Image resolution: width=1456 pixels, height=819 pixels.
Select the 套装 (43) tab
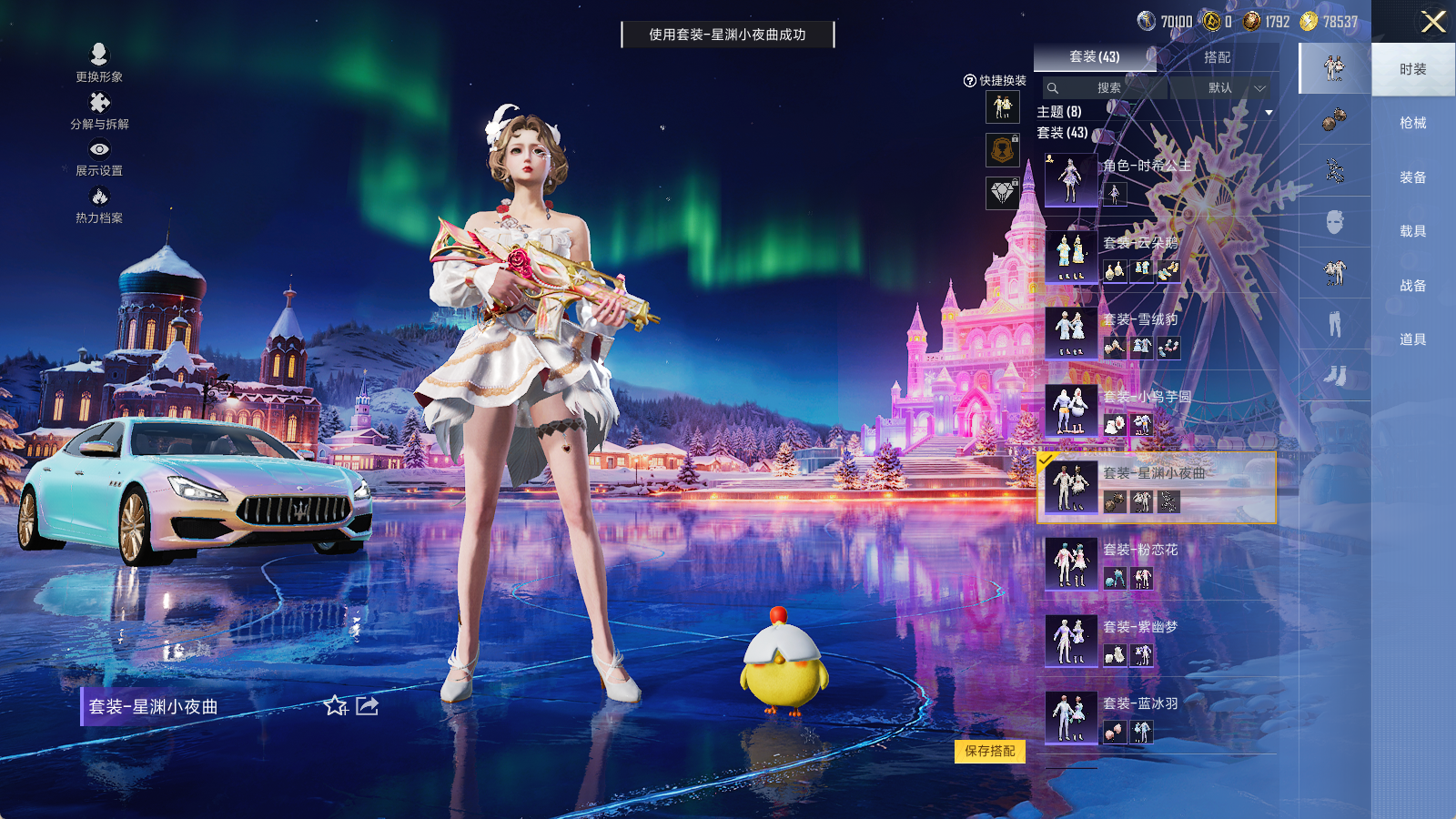1094,57
